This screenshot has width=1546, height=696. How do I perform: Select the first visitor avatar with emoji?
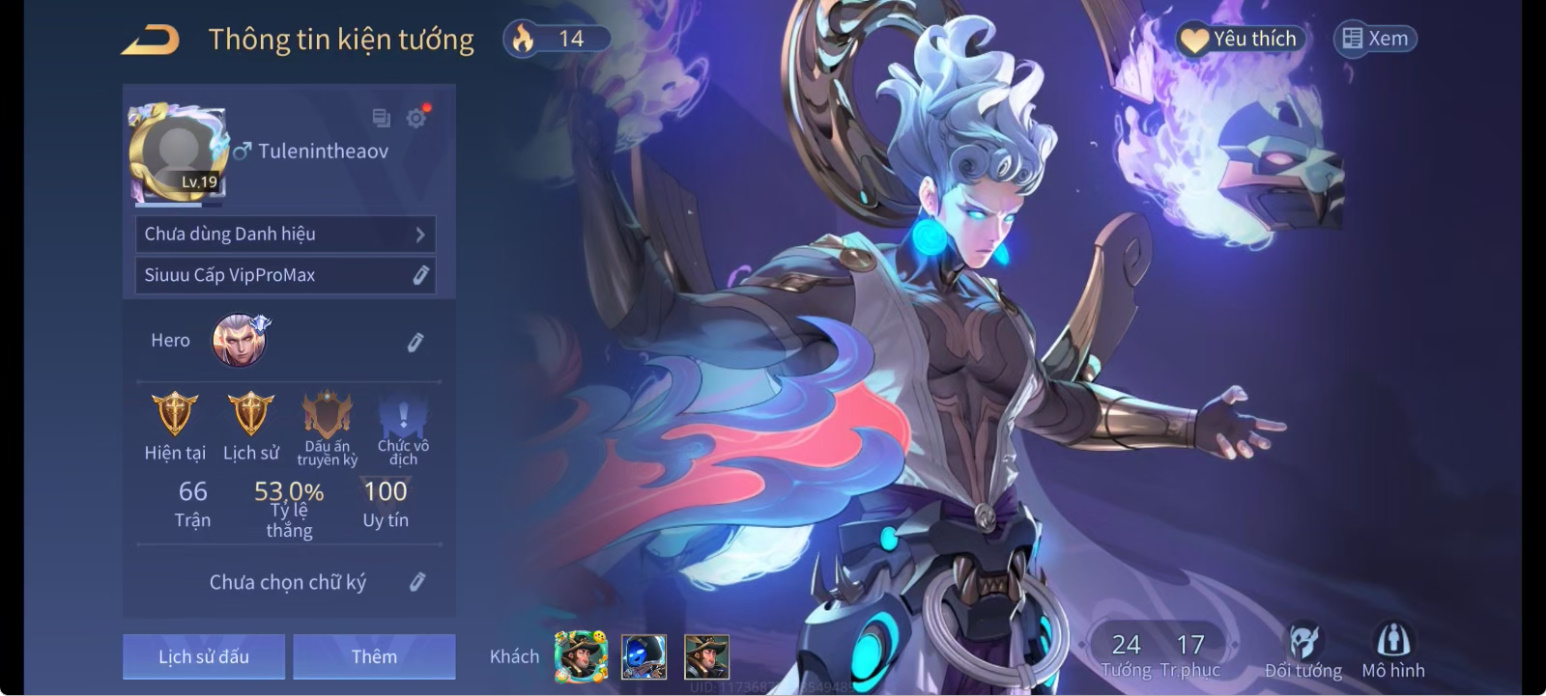[580, 657]
